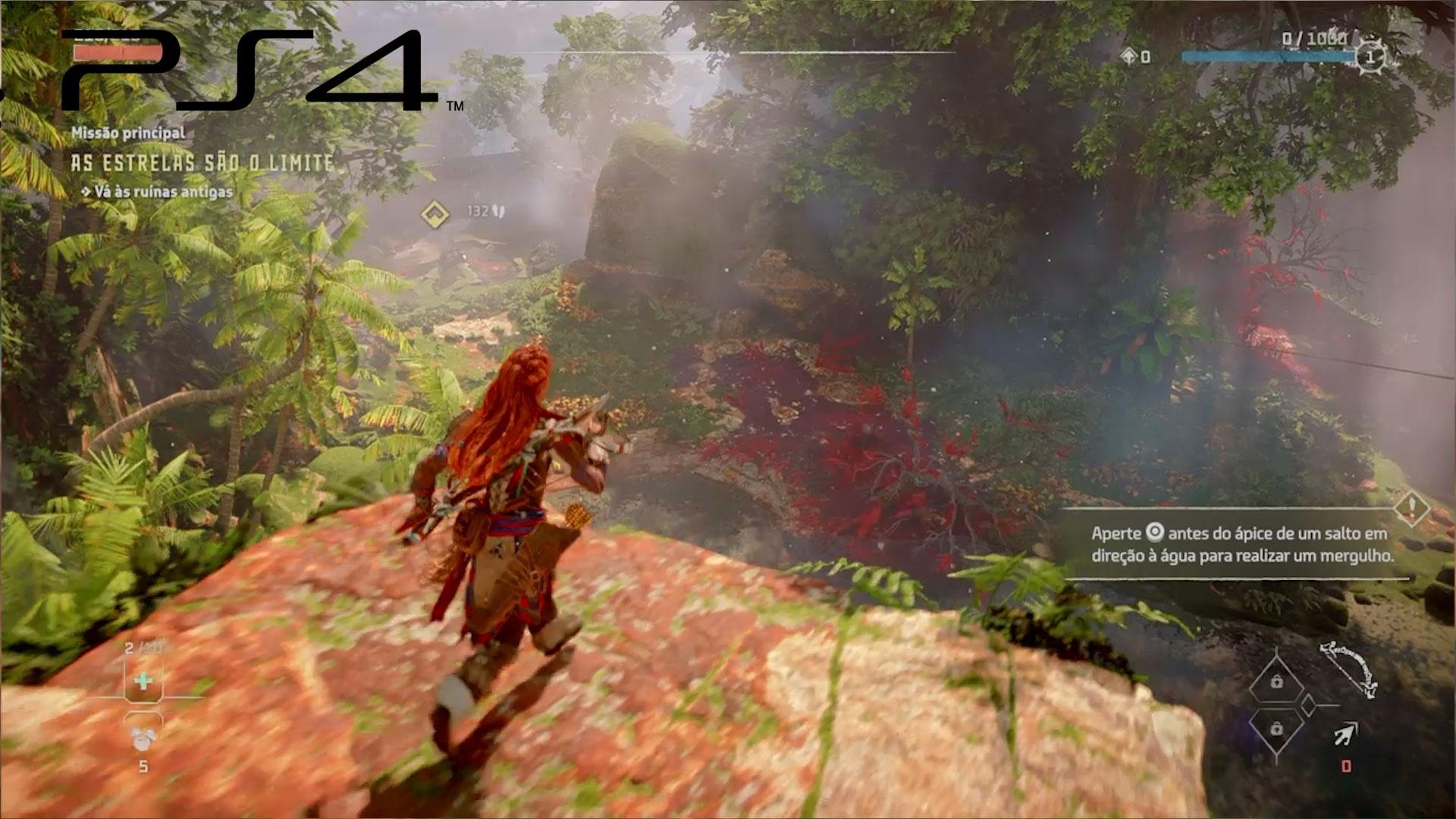Image resolution: width=1456 pixels, height=819 pixels.
Task: Click the shard currency icon beside the zero
Action: pyautogui.click(x=1129, y=55)
